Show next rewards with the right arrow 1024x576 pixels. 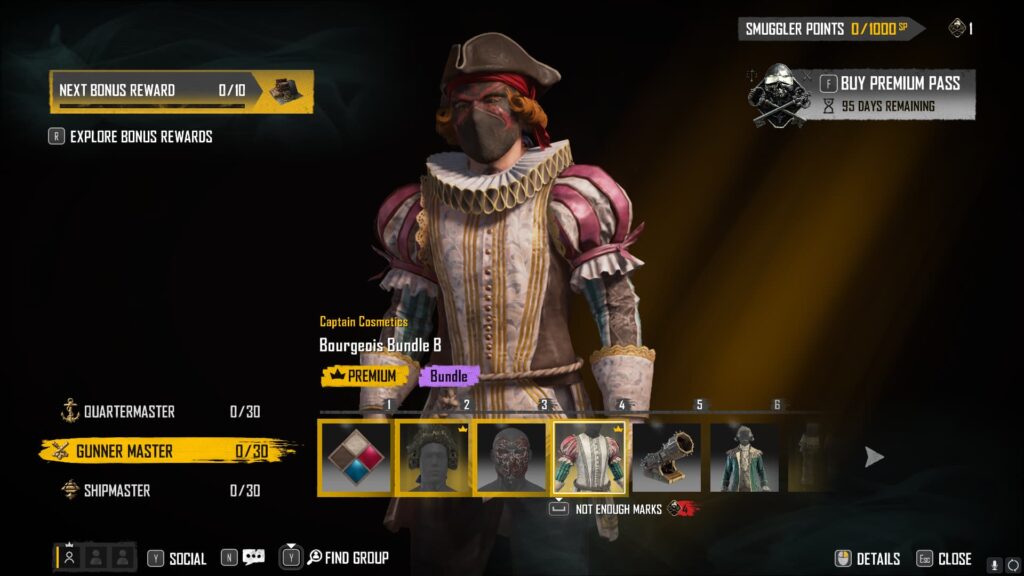(874, 457)
